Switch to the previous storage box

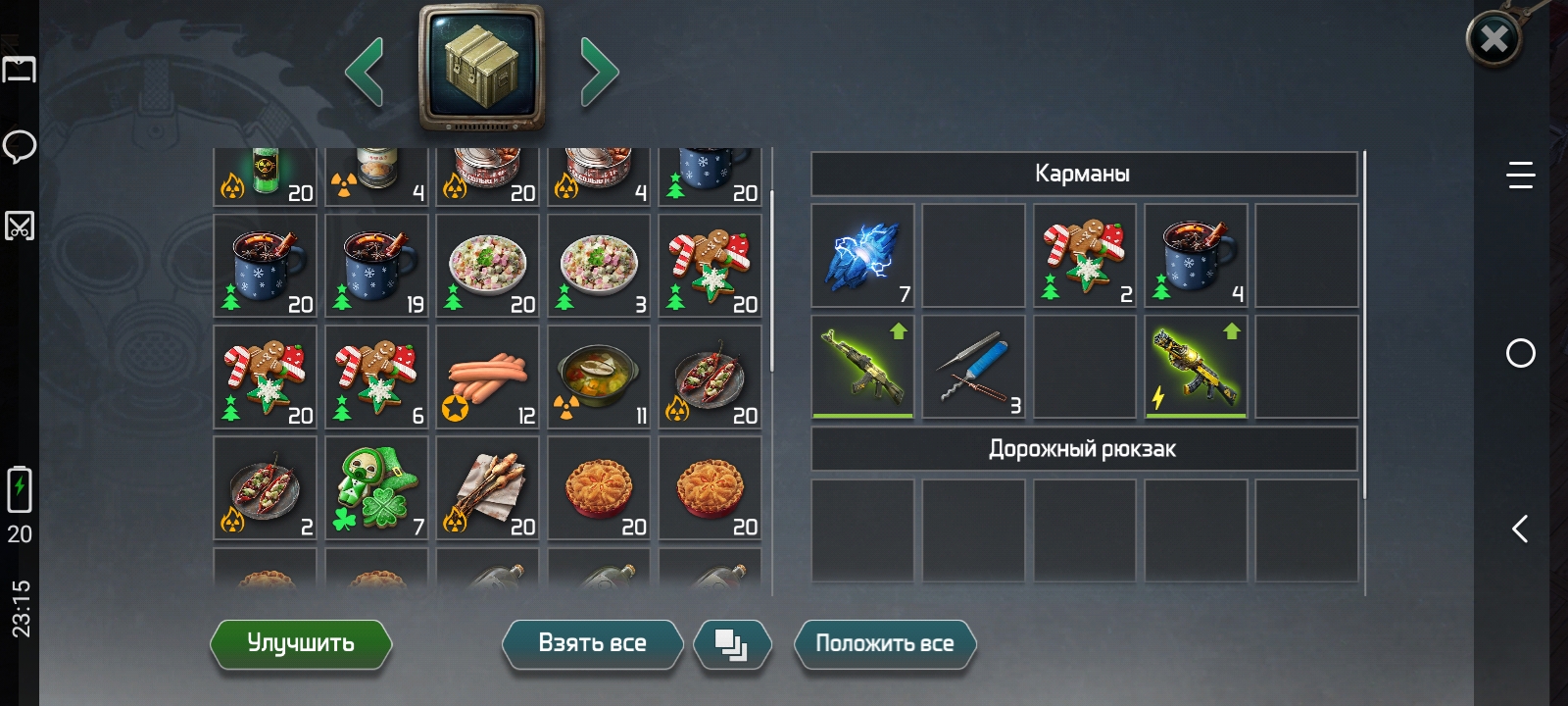point(365,72)
